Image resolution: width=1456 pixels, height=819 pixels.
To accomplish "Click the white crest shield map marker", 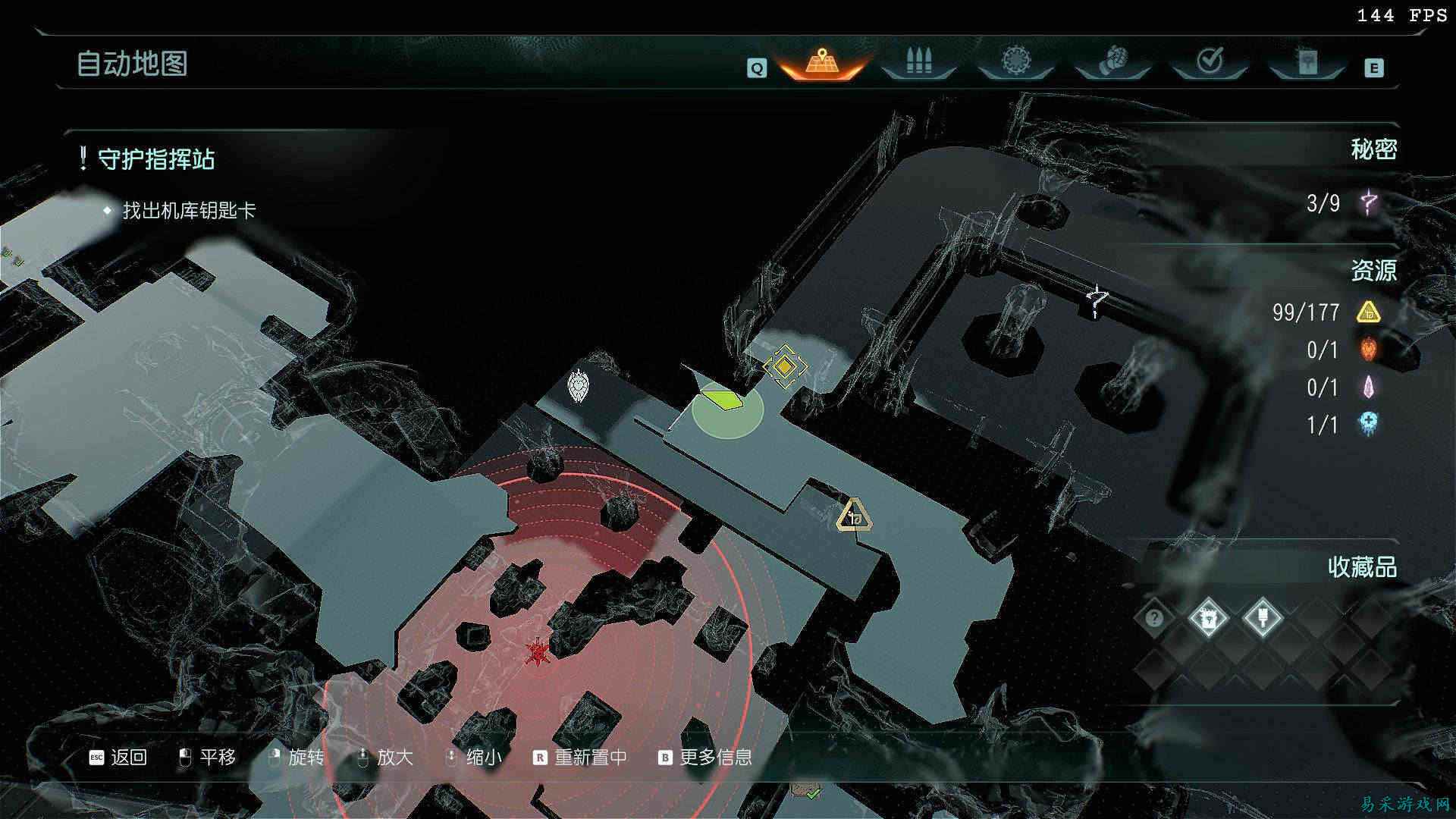I will coord(579,385).
